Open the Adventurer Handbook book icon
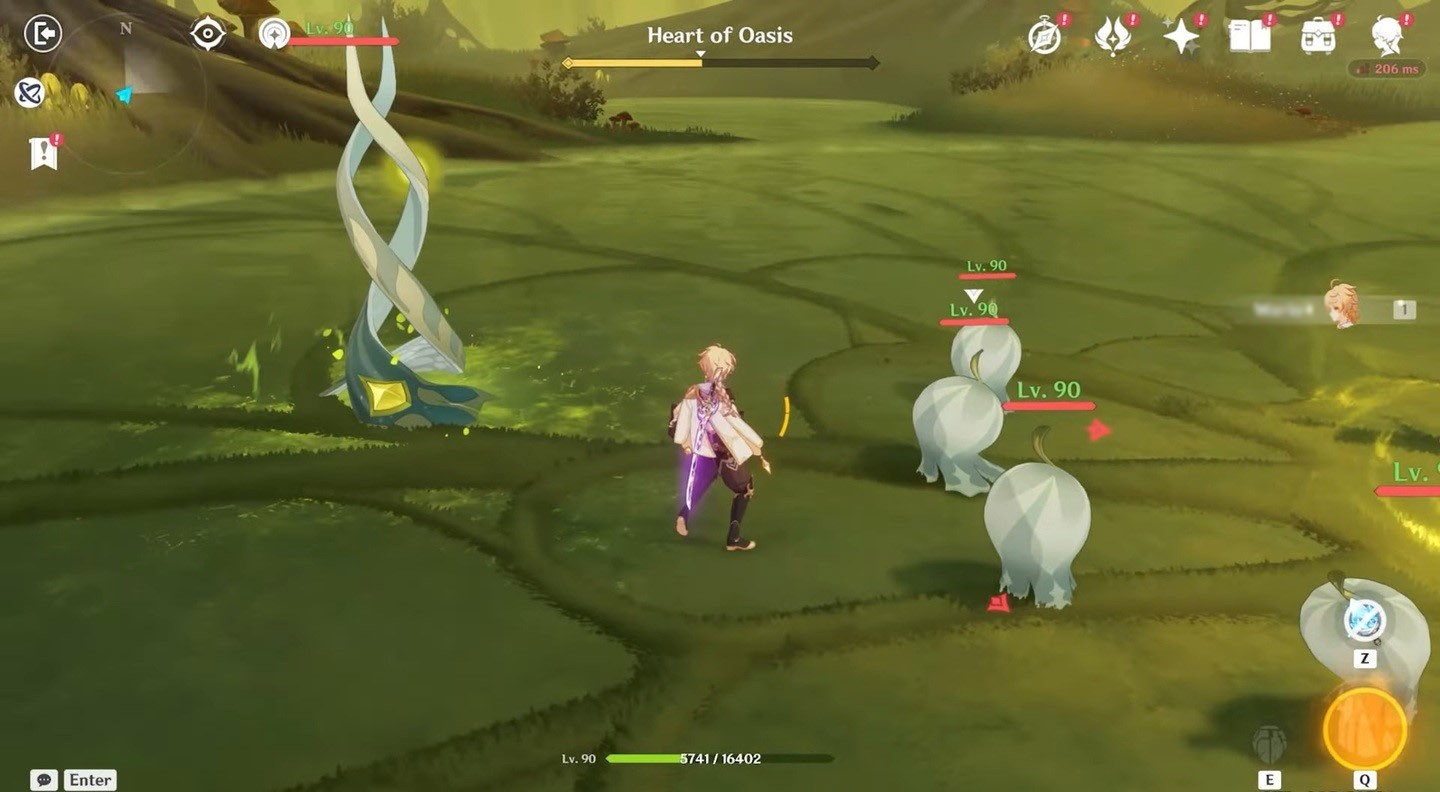 (x=1250, y=36)
